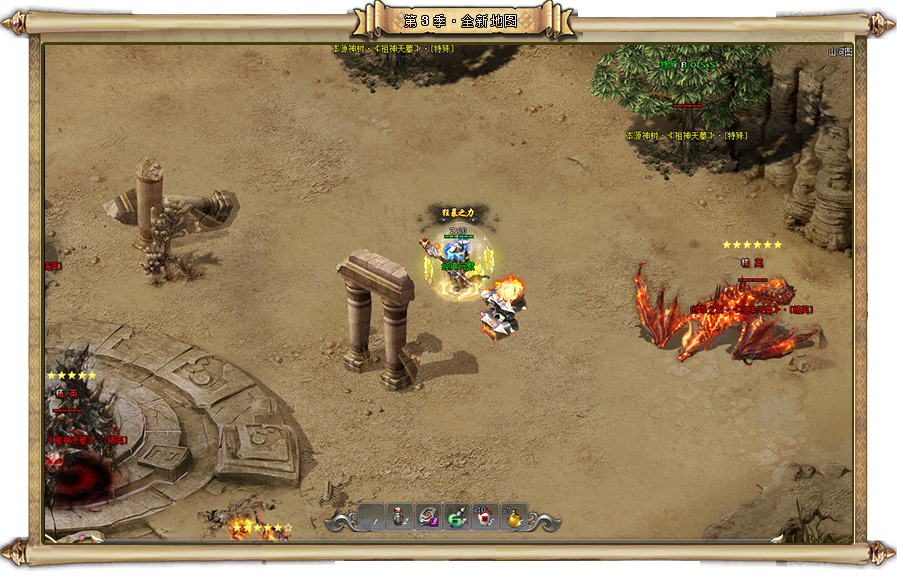Use the red-capped potion jar in the hotbar

point(400,517)
